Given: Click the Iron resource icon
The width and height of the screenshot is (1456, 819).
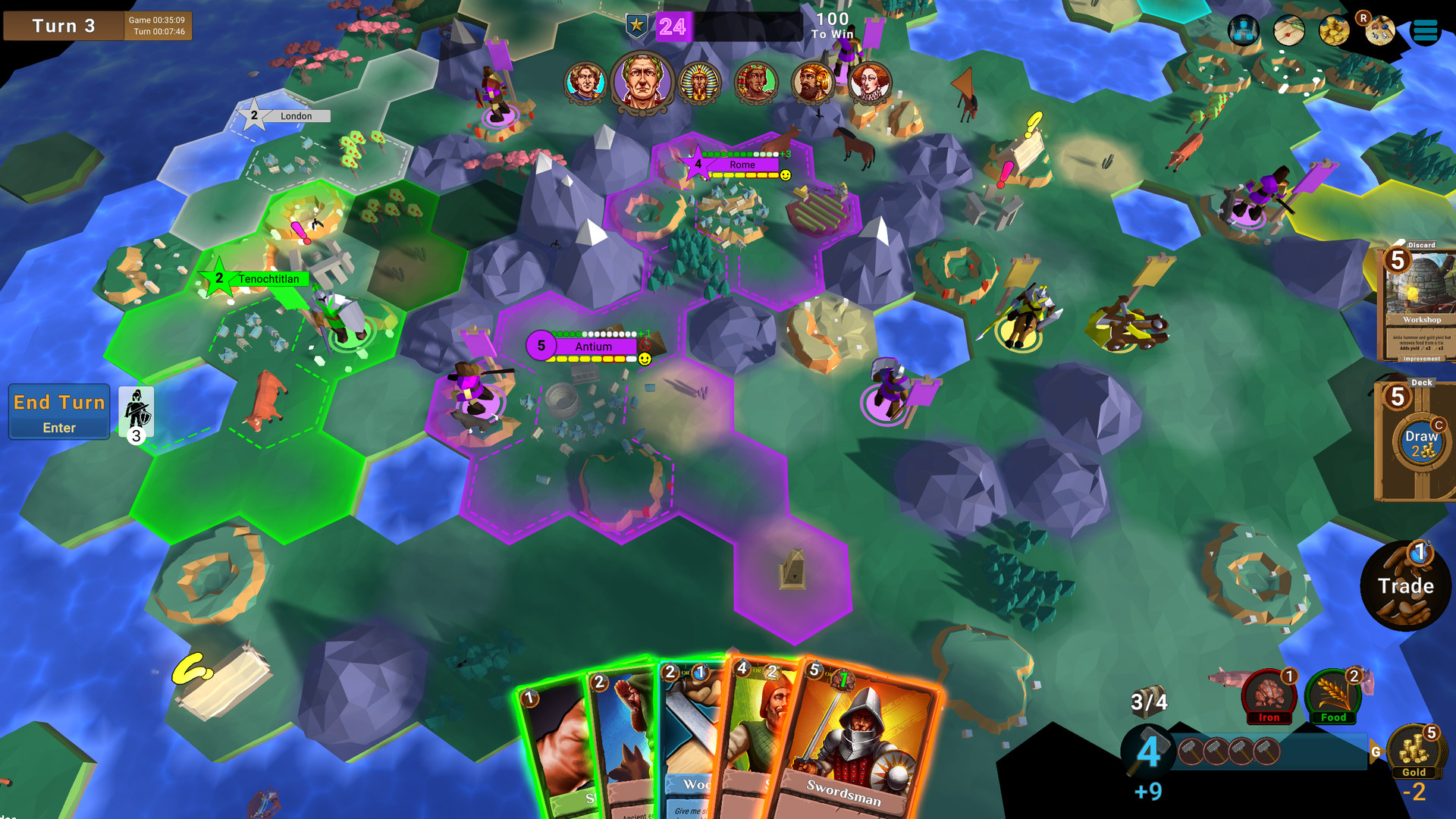Looking at the screenshot, I should point(1269,693).
